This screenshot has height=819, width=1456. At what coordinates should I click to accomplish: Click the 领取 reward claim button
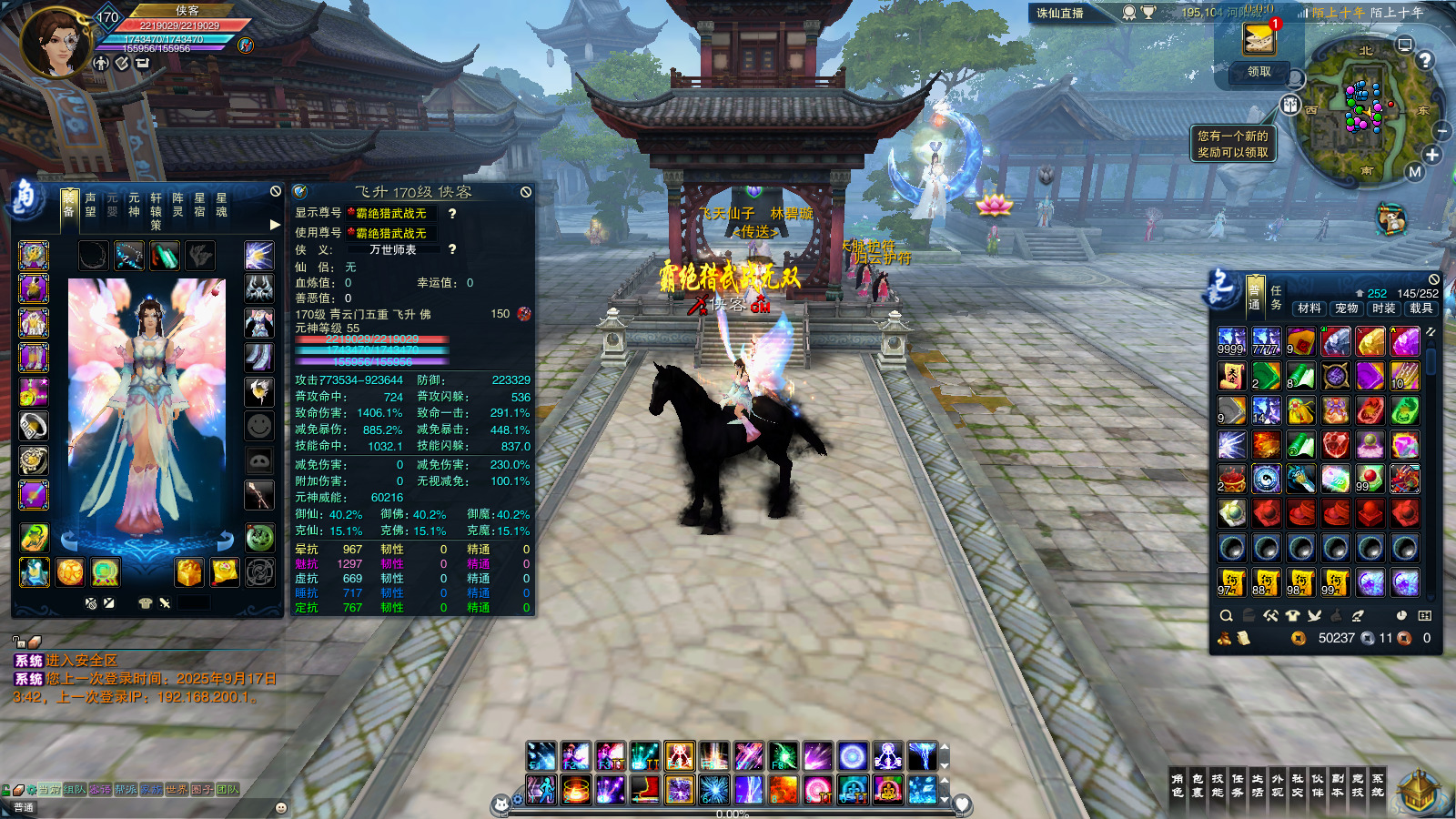click(x=1259, y=72)
